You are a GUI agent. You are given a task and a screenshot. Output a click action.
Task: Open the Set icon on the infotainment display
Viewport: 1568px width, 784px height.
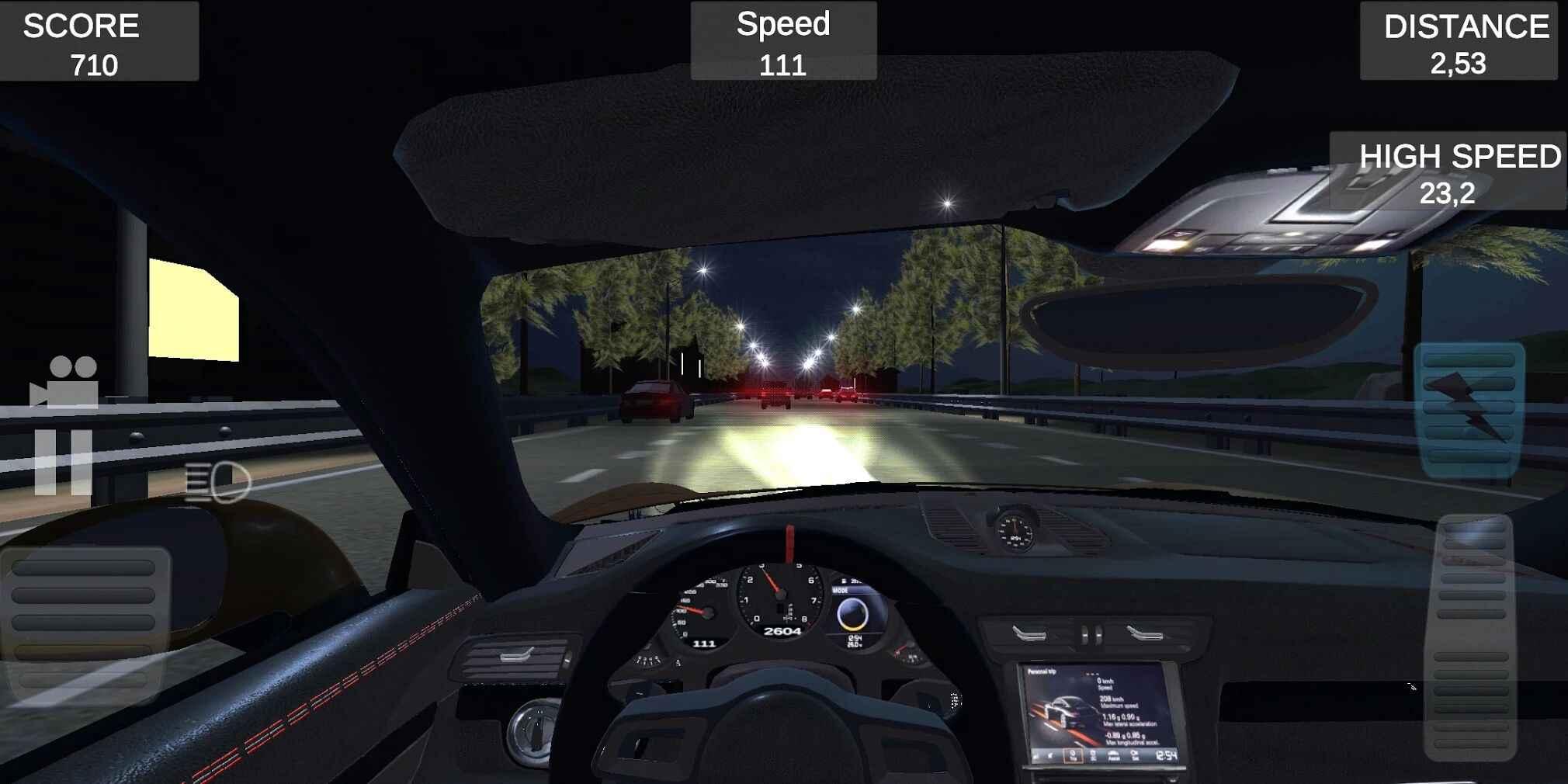[1135, 755]
